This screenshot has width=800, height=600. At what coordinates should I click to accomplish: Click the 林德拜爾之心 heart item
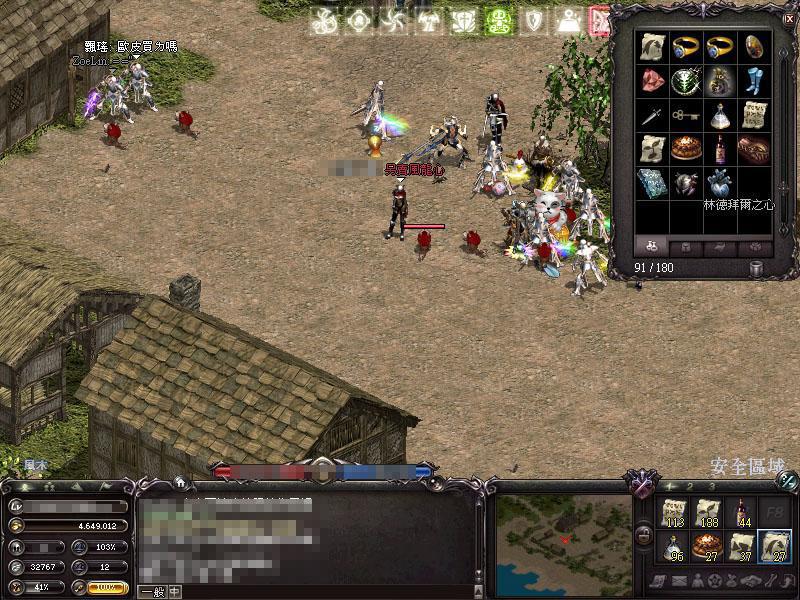(720, 183)
